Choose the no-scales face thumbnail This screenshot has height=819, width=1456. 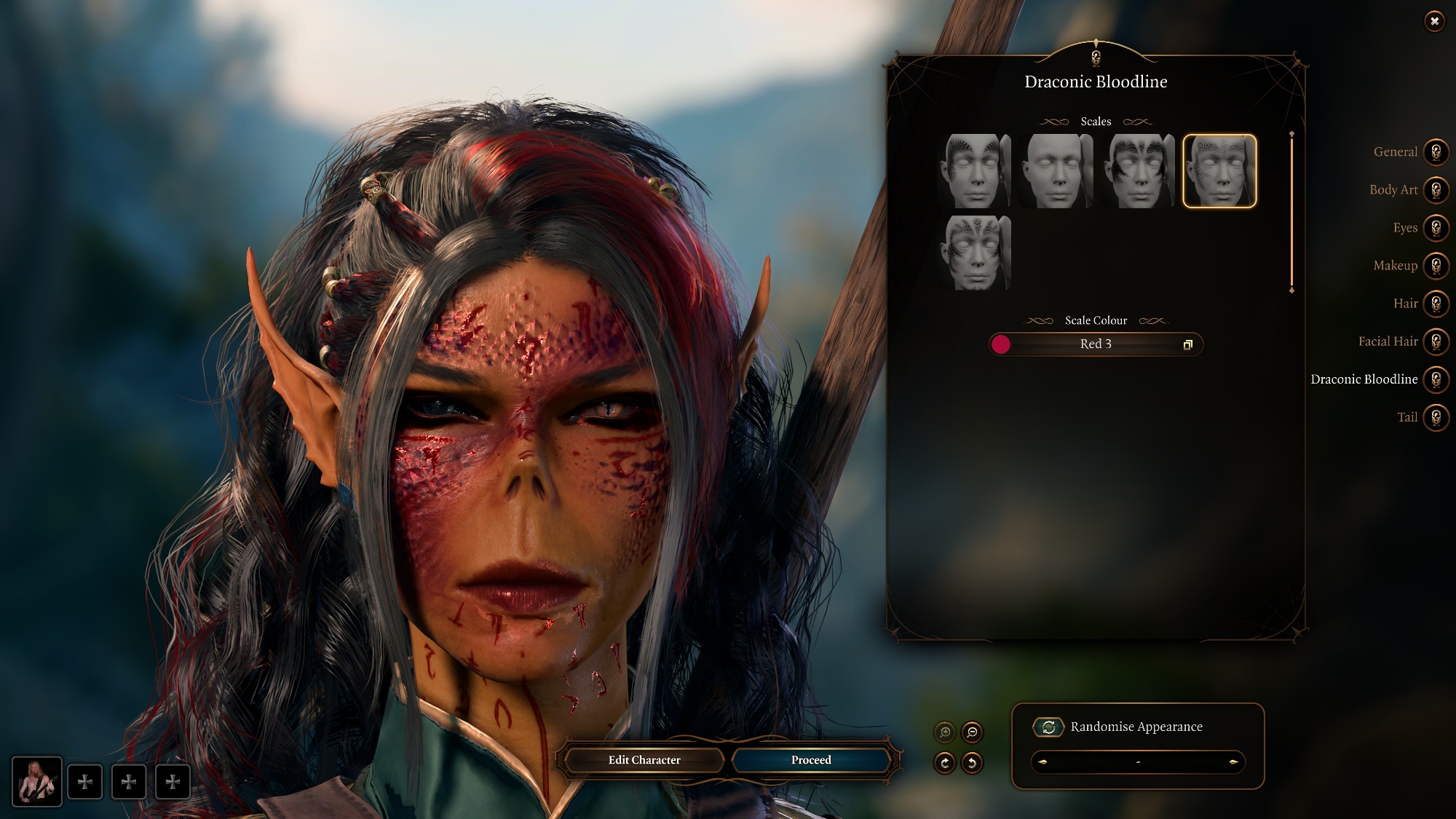[1056, 171]
